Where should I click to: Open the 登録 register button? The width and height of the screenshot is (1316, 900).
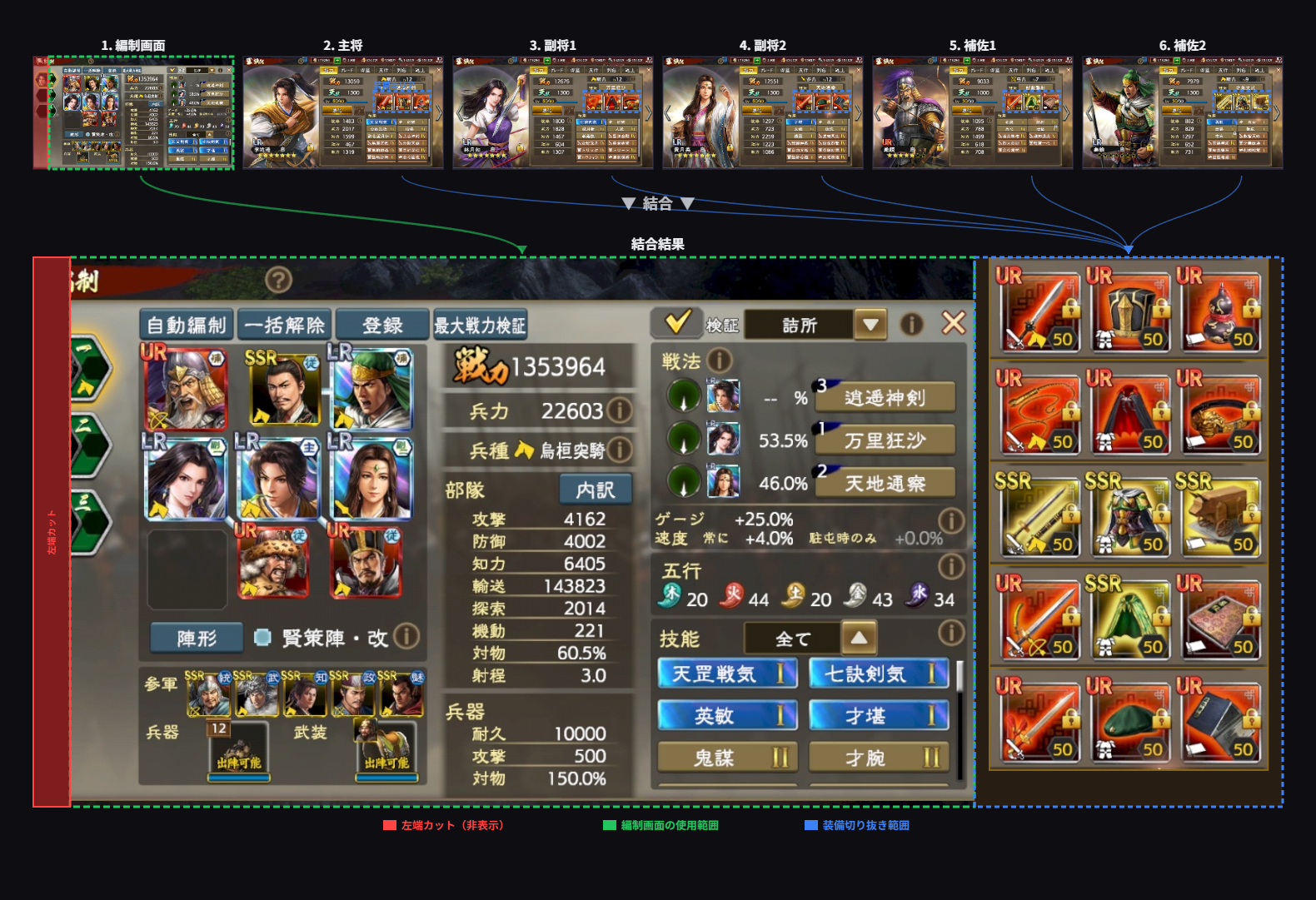point(382,325)
